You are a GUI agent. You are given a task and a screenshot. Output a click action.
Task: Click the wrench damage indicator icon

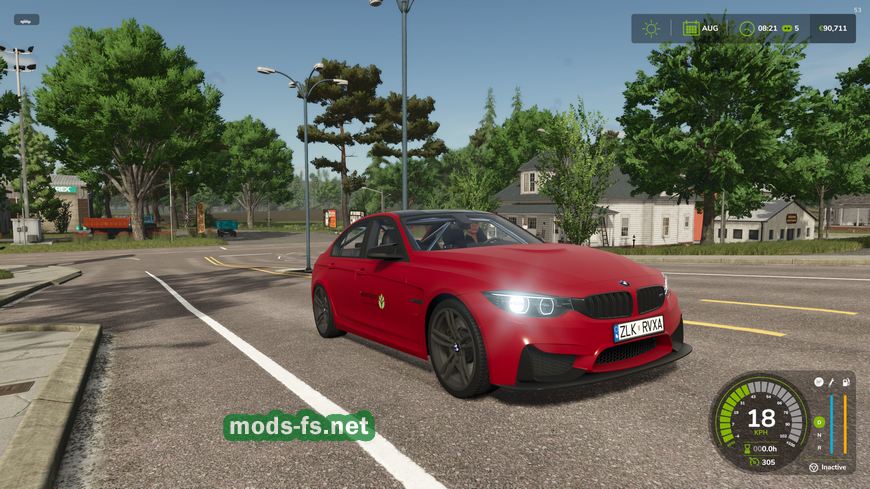(x=831, y=381)
